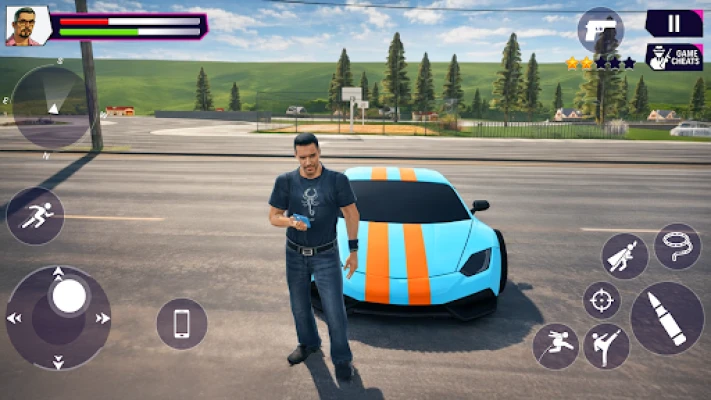Image resolution: width=711 pixels, height=400 pixels.
Task: Use the rope lasso ability
Action: coord(677,247)
